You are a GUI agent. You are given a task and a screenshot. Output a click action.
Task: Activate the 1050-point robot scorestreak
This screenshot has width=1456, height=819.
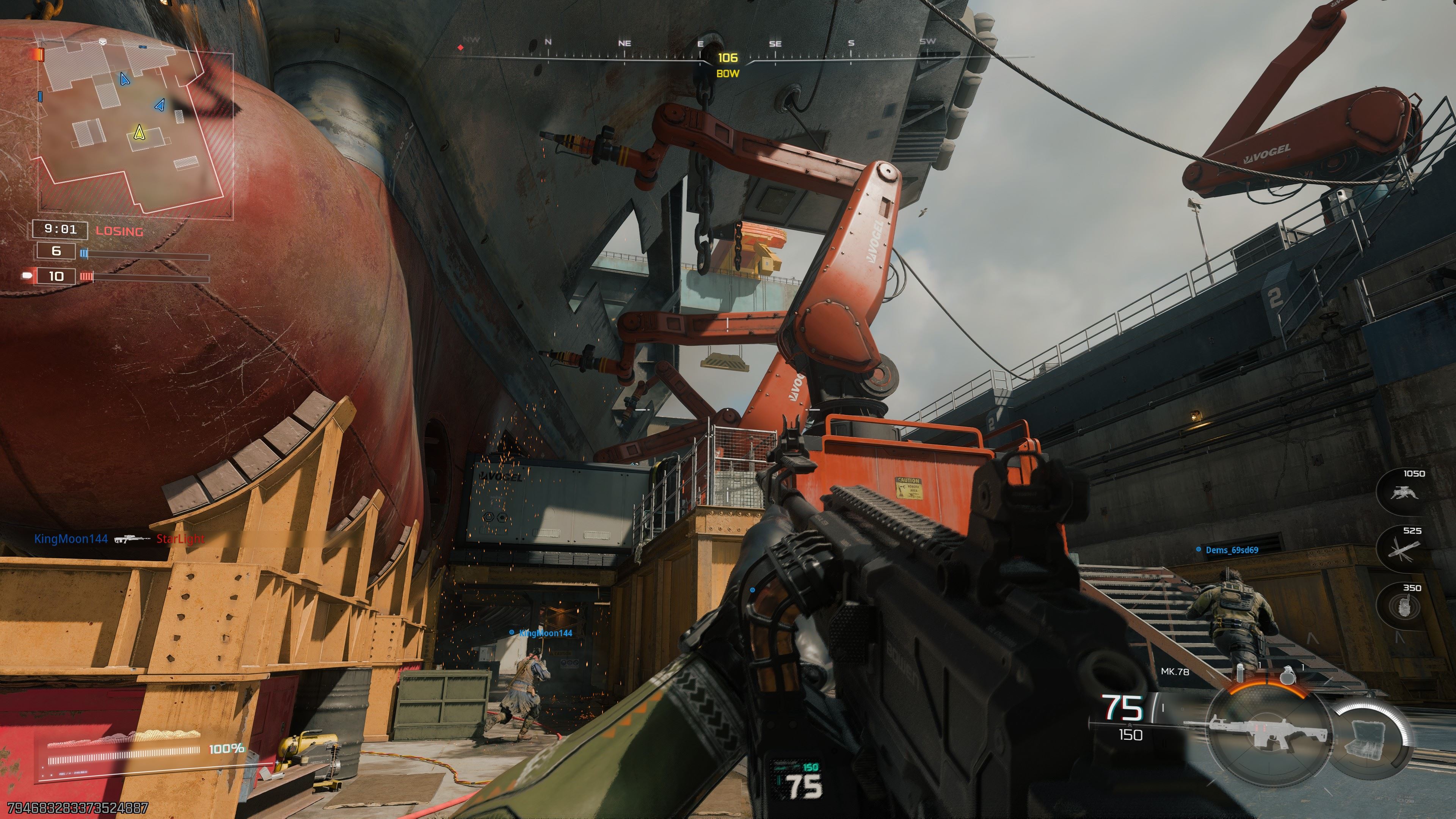1403,493
